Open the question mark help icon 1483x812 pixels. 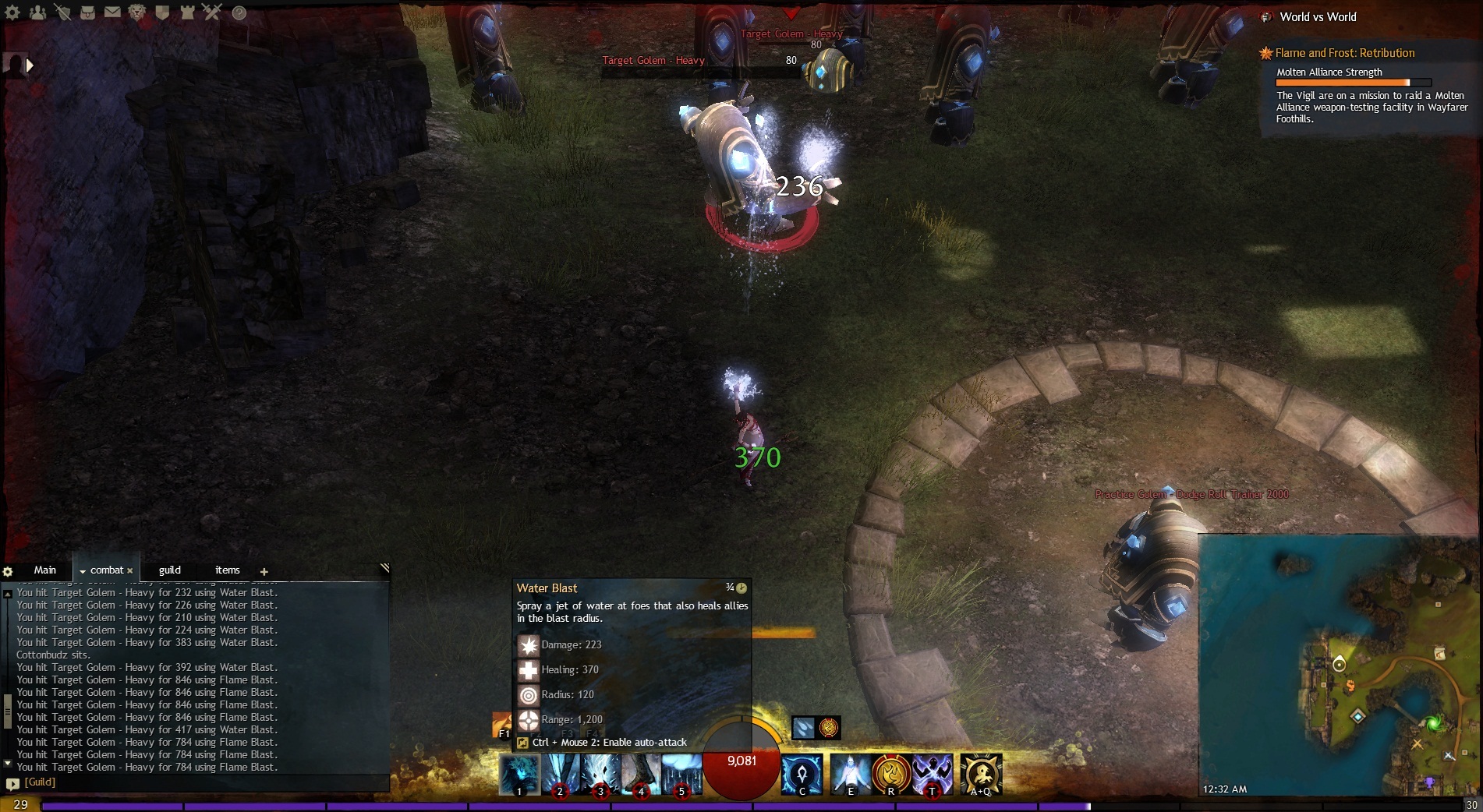239,13
